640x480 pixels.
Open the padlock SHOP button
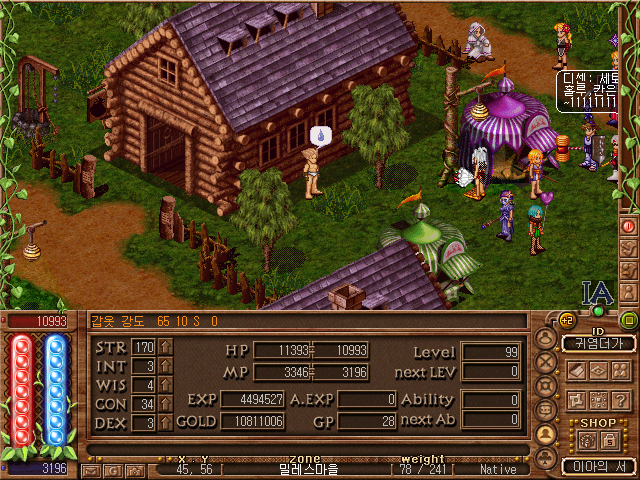609,440
